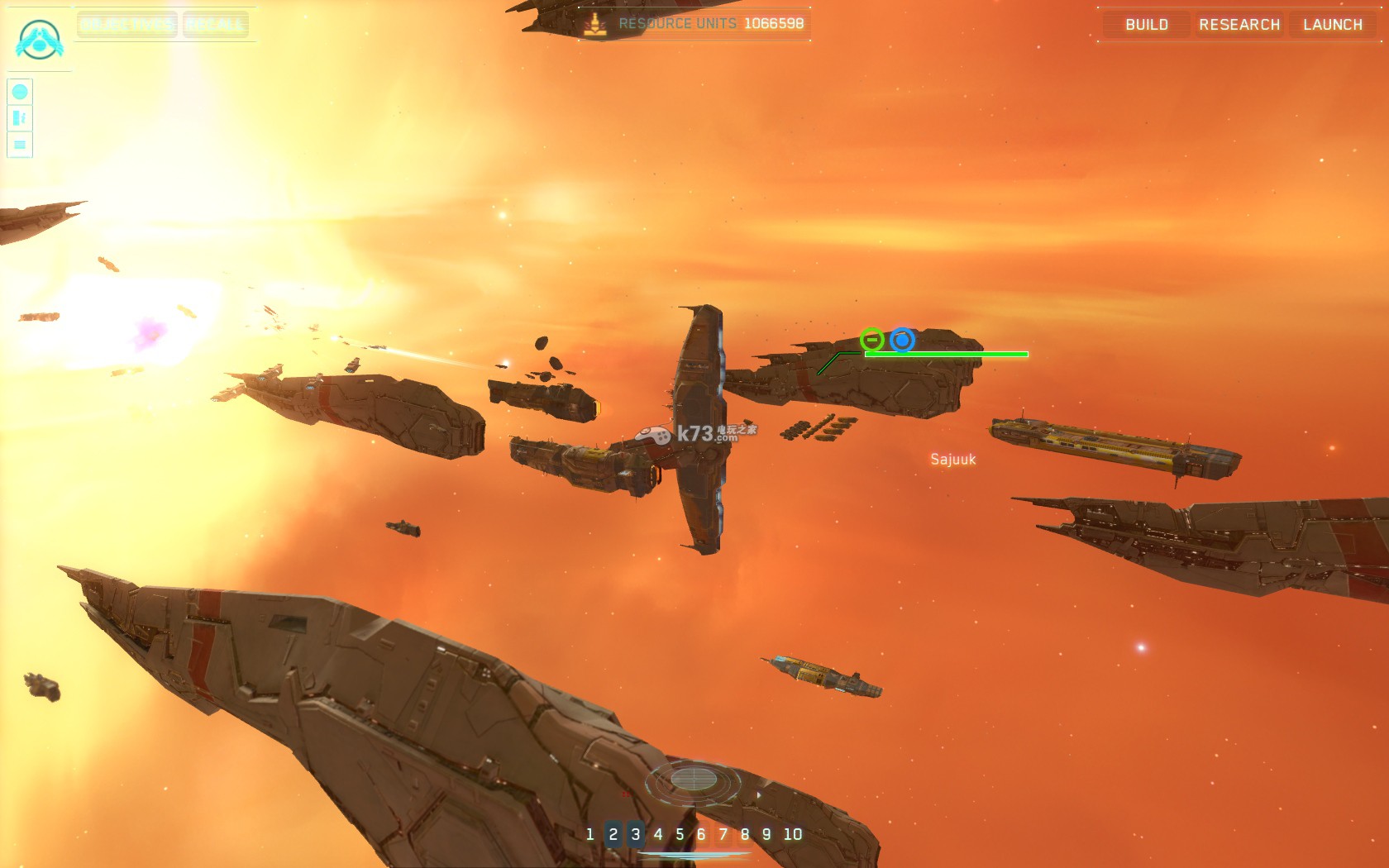Select control group 10
Screen dimensions: 1389x868
pyautogui.click(x=793, y=834)
